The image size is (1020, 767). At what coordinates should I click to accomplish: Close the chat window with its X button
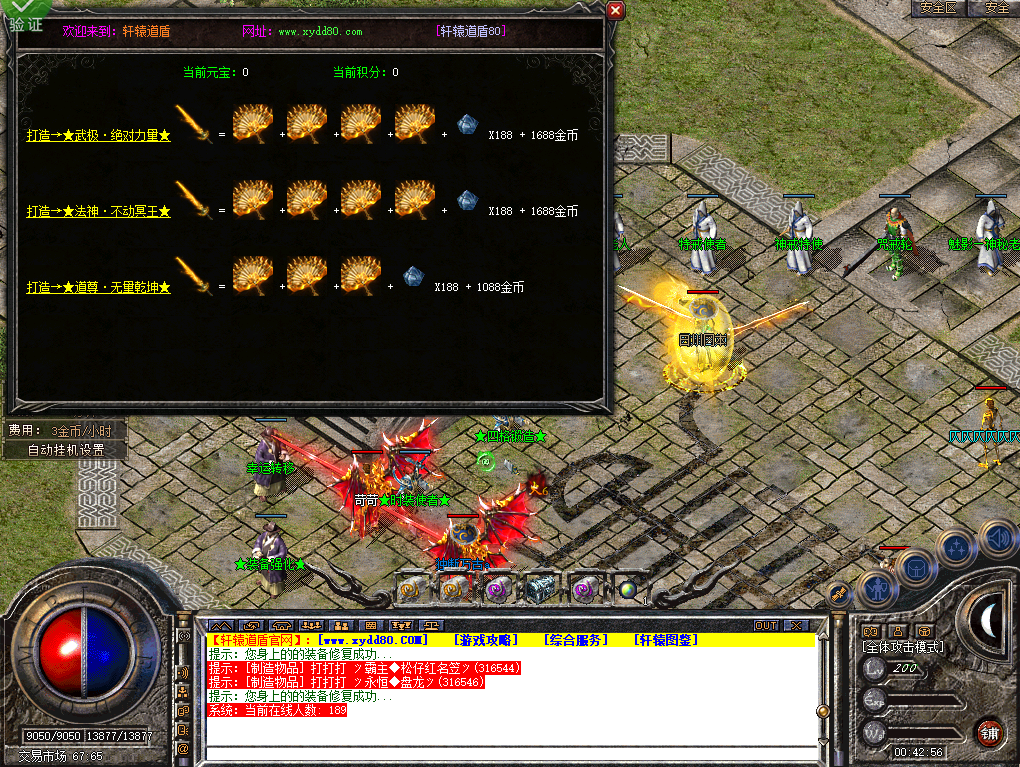[795, 625]
